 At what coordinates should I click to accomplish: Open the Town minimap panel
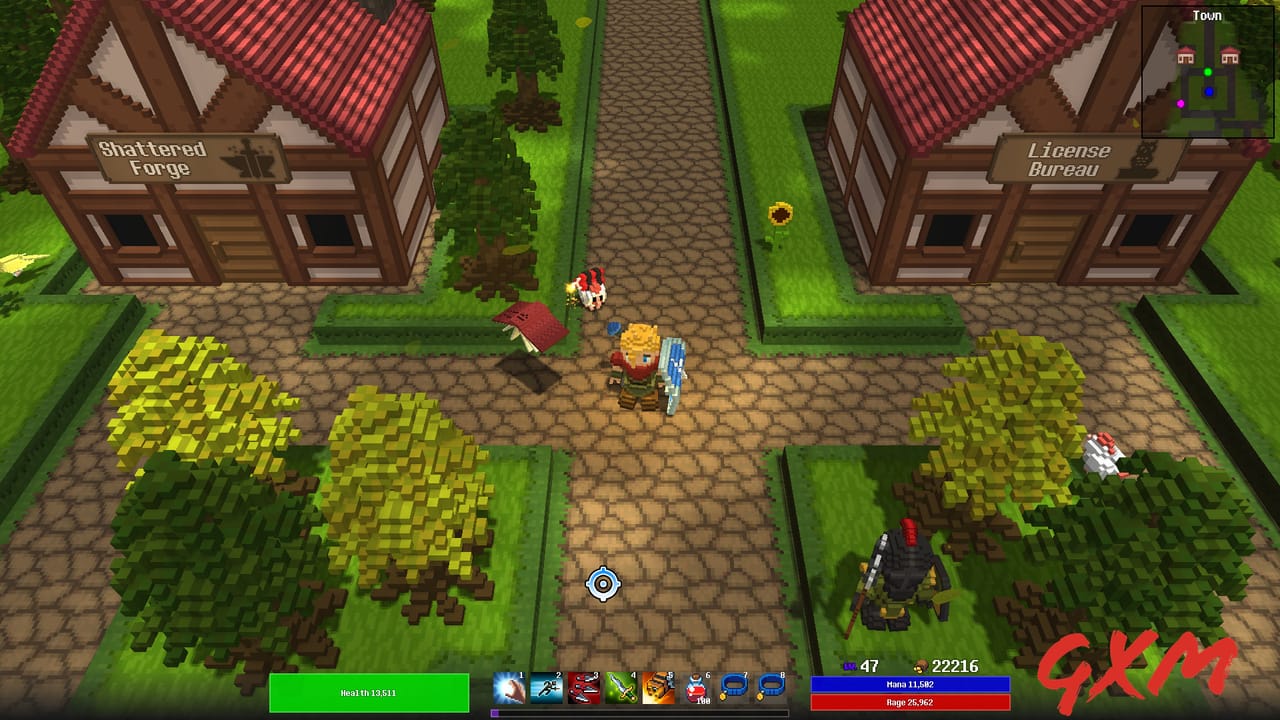pos(1207,15)
